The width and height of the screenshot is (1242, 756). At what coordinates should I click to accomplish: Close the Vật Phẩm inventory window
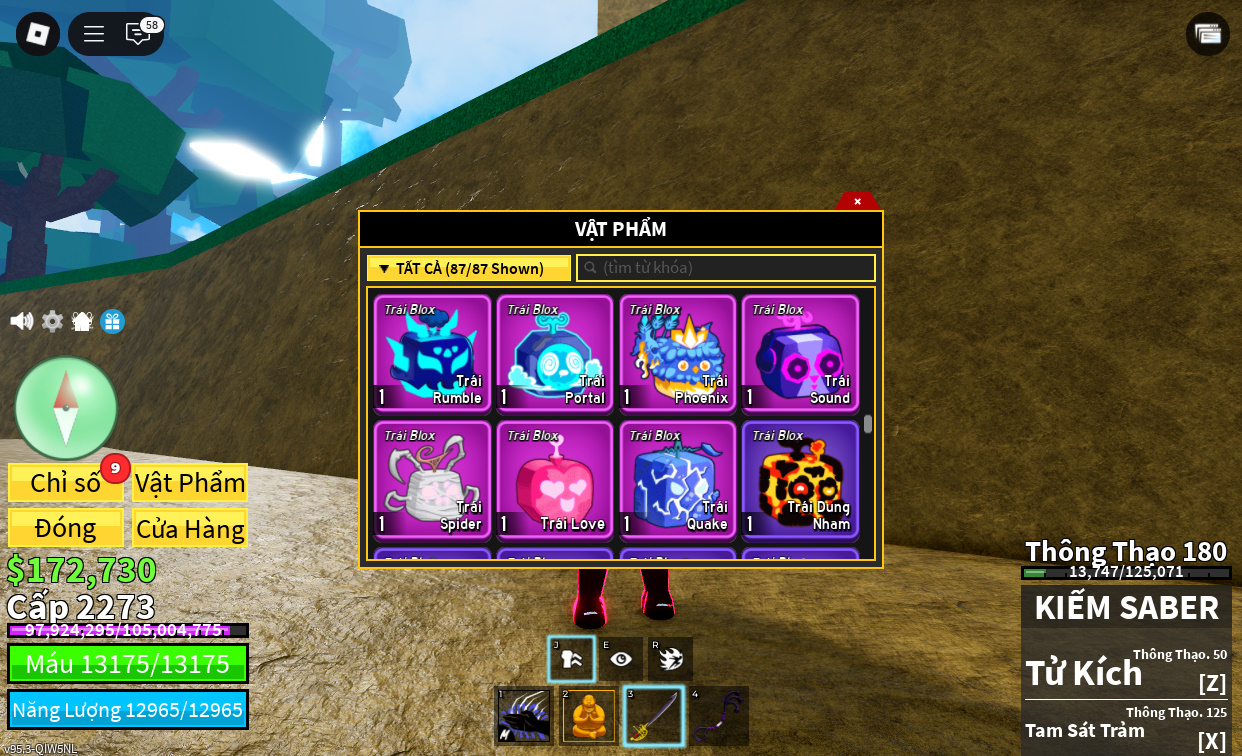tap(857, 201)
